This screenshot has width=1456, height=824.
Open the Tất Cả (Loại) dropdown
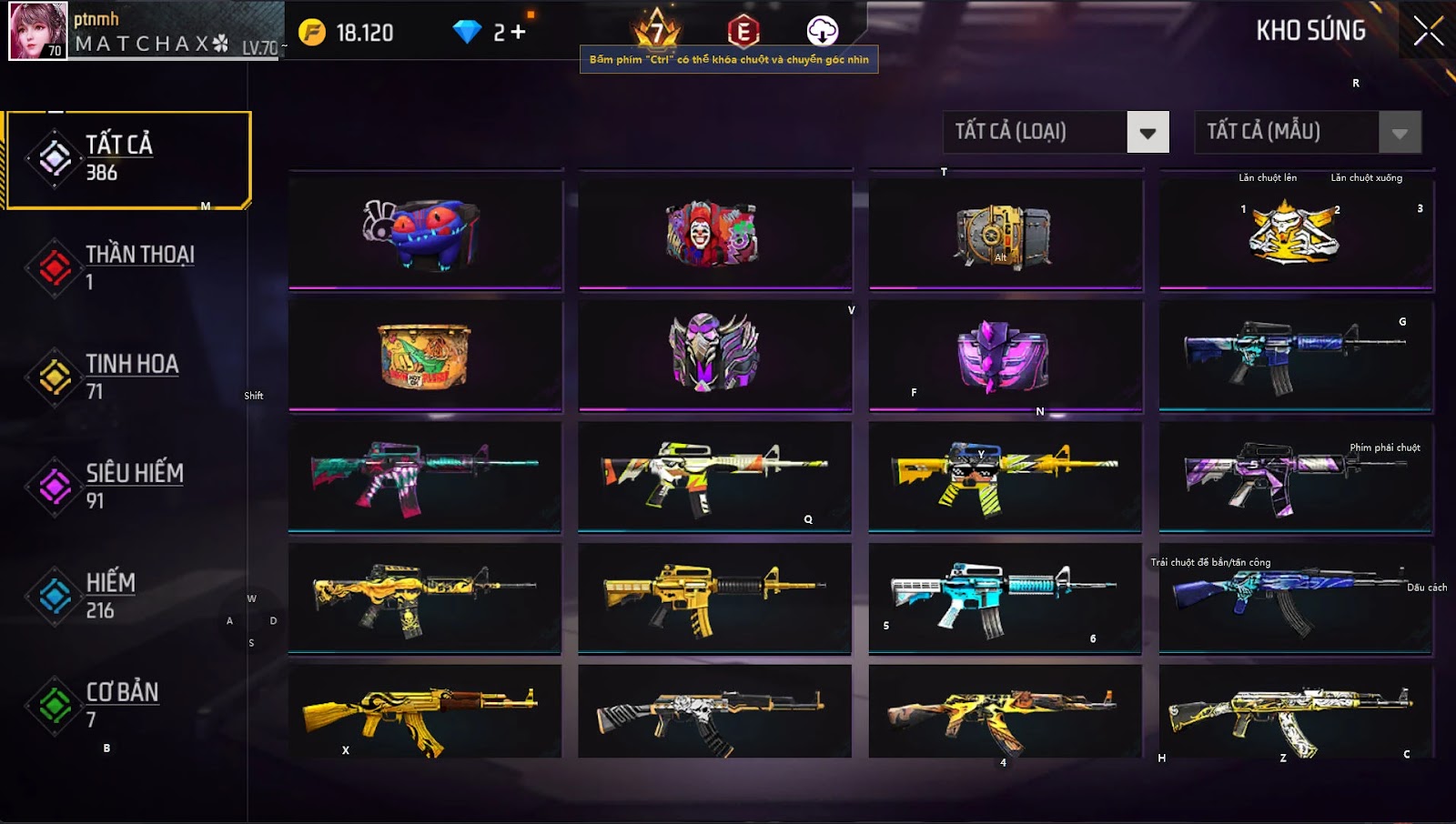coord(1148,133)
